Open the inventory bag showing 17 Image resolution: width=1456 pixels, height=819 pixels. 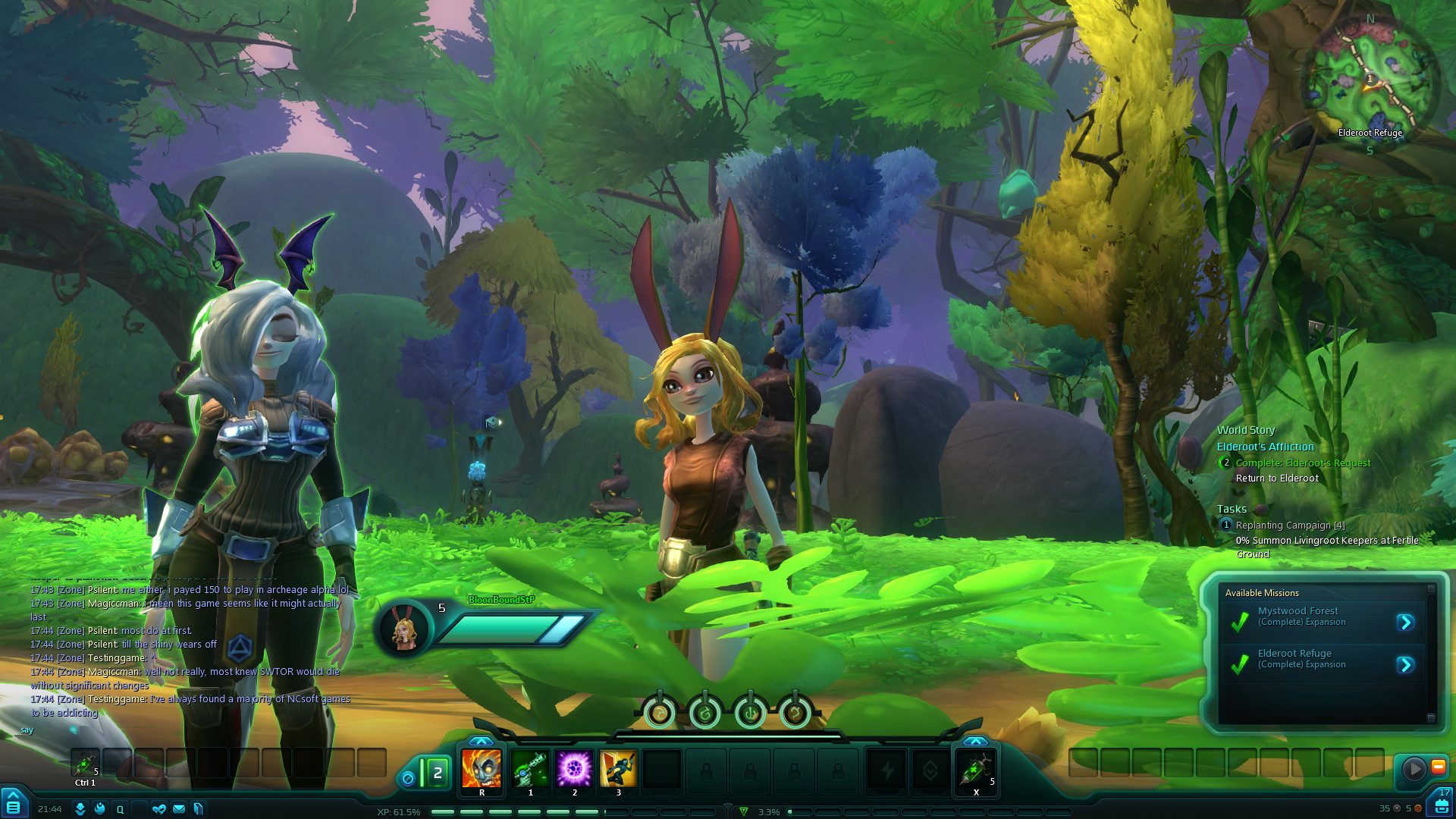point(1441,804)
